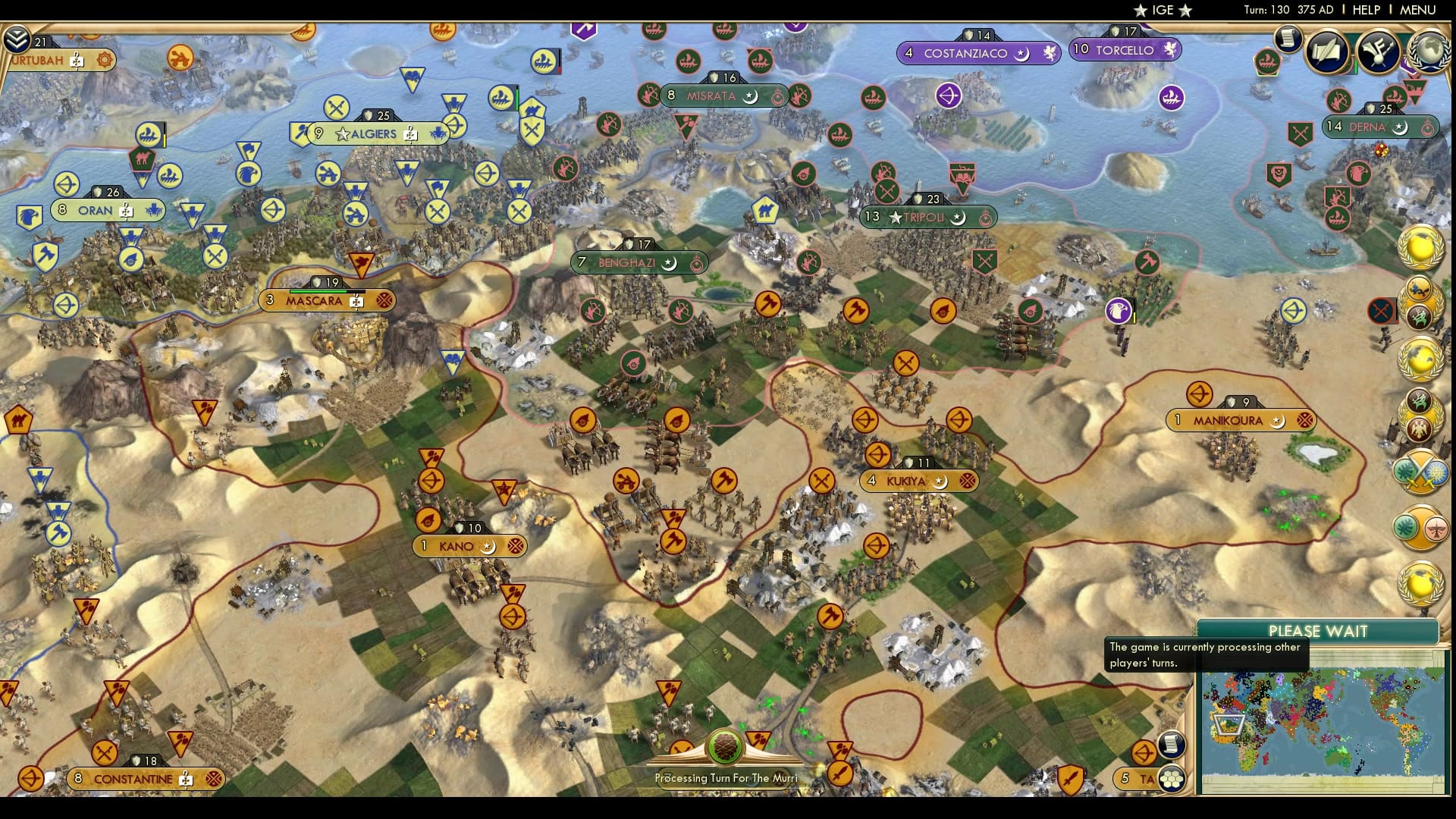The image size is (1456, 819).
Task: Click the crescent religion icon on Kano banner
Action: pyautogui.click(x=489, y=546)
